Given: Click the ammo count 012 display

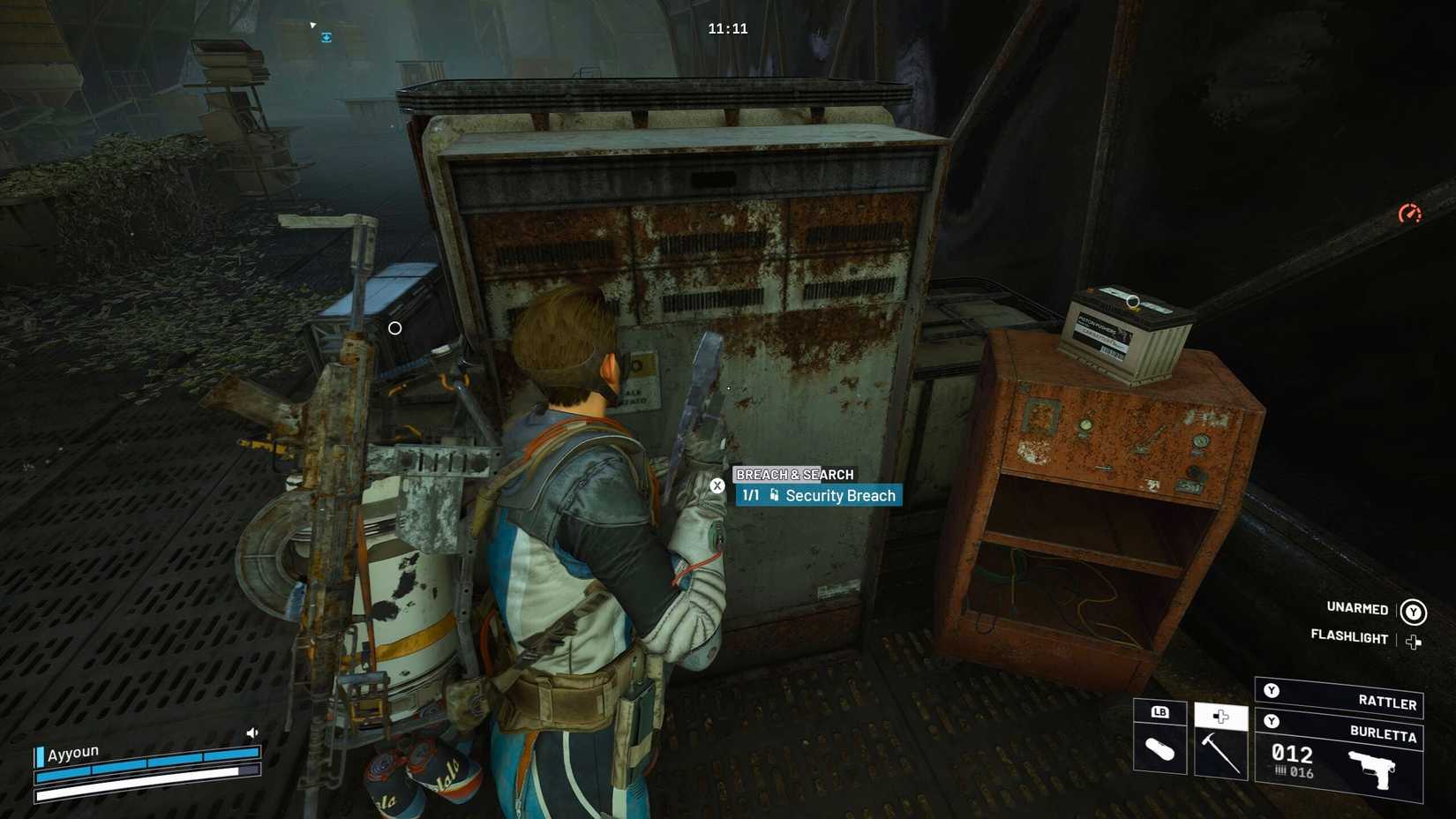Looking at the screenshot, I should (1294, 755).
